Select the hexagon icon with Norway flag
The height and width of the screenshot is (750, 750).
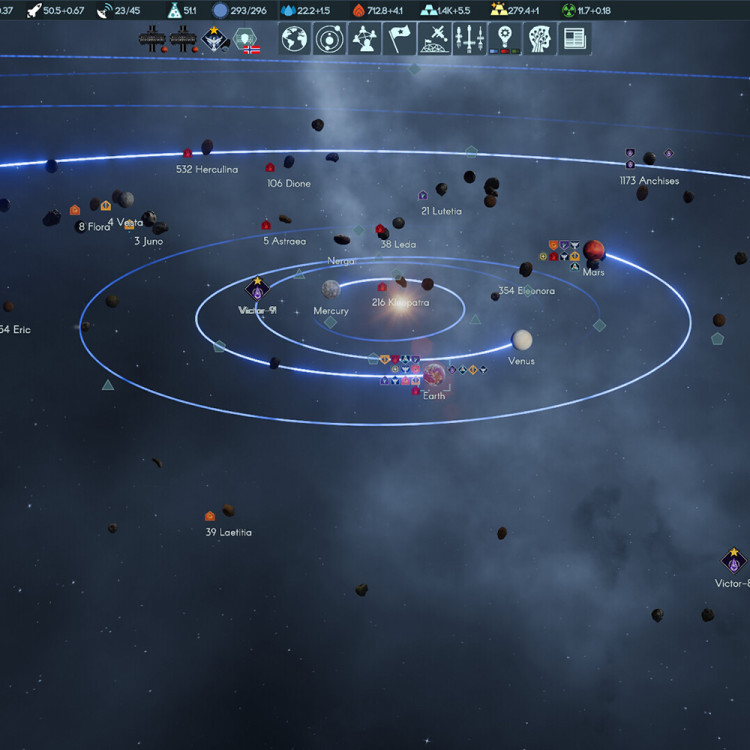coord(246,40)
